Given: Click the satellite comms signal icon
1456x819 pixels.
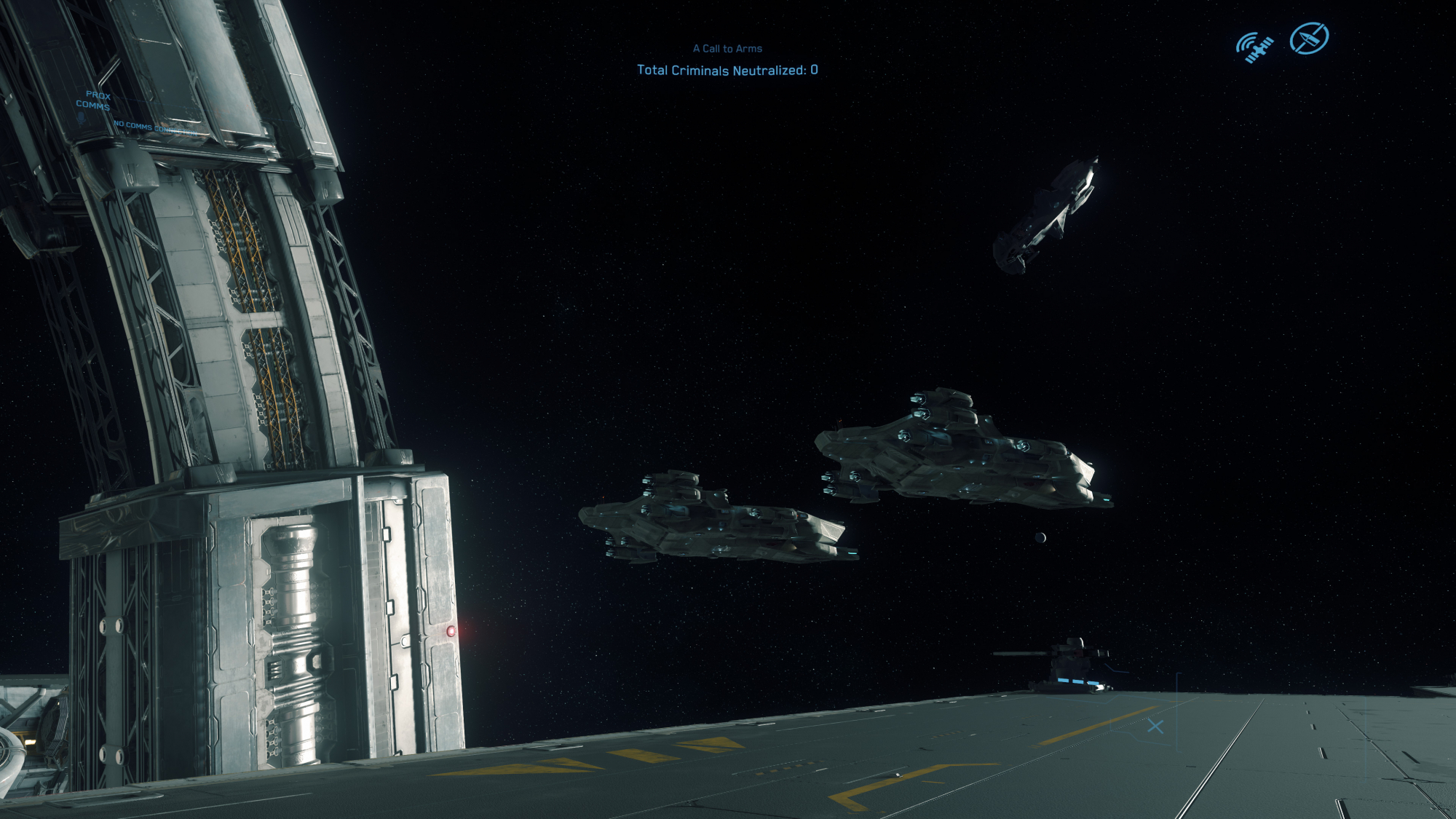Looking at the screenshot, I should pyautogui.click(x=1254, y=47).
